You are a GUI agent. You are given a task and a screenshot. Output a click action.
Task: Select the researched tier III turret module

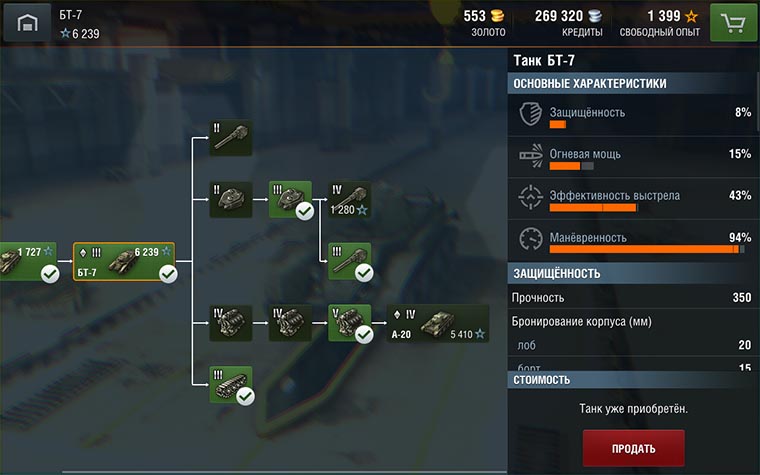point(290,199)
